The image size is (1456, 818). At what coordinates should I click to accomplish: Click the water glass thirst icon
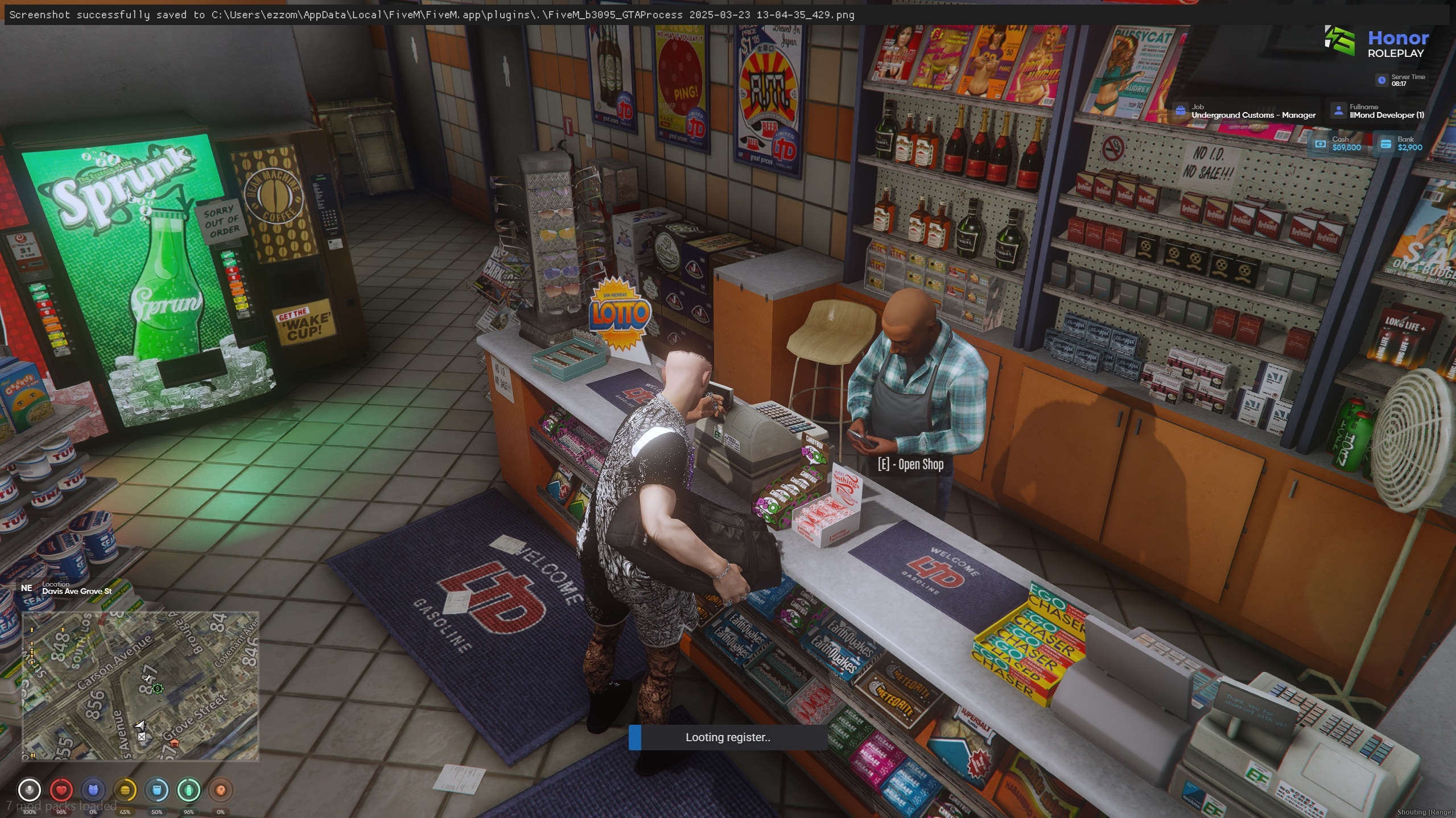(157, 790)
